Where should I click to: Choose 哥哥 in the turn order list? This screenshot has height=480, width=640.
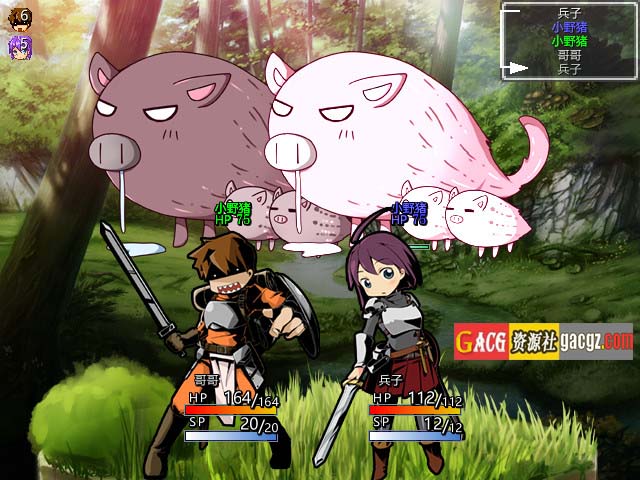568,56
